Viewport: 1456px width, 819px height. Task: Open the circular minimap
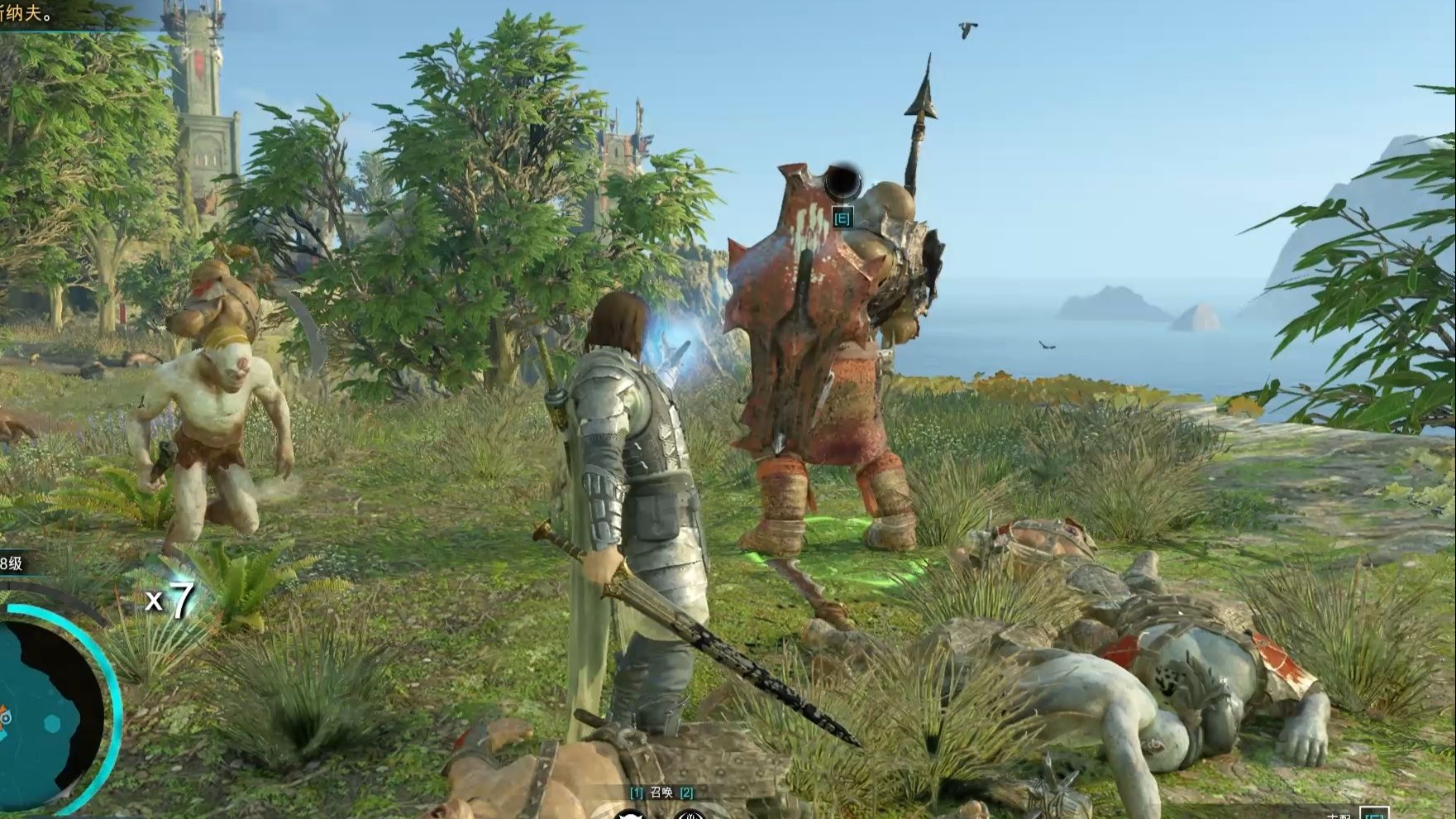[x=41, y=713]
